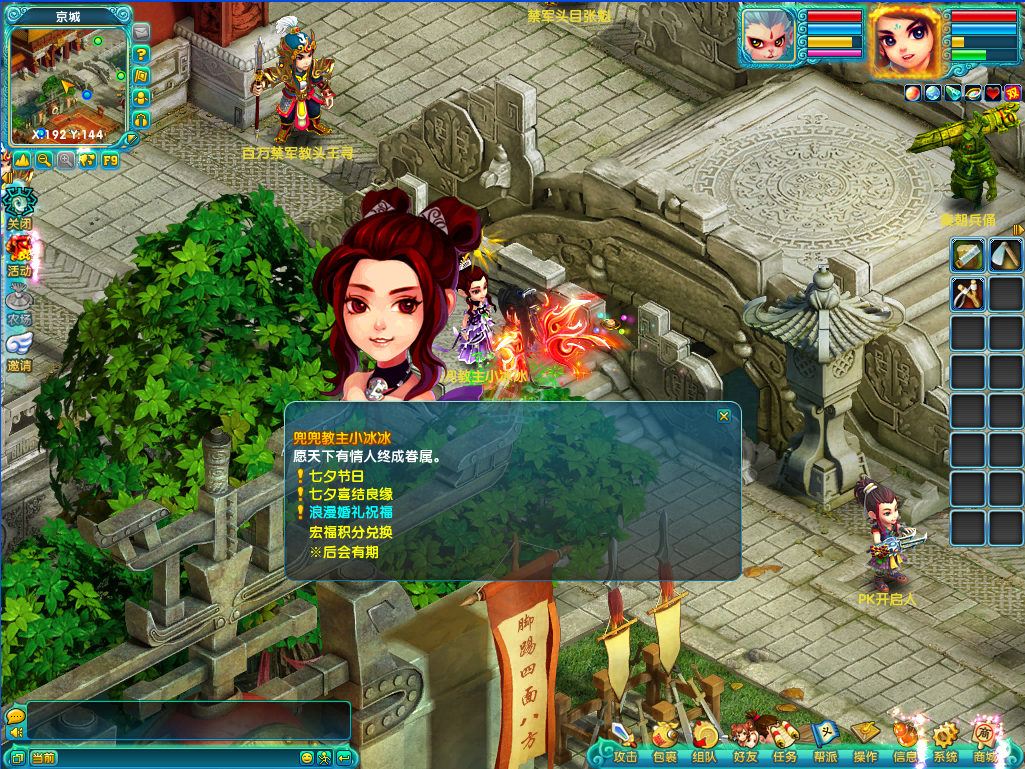This screenshot has width=1025, height=769.
Task: Close the NPC dialogue box
Action: click(x=724, y=416)
